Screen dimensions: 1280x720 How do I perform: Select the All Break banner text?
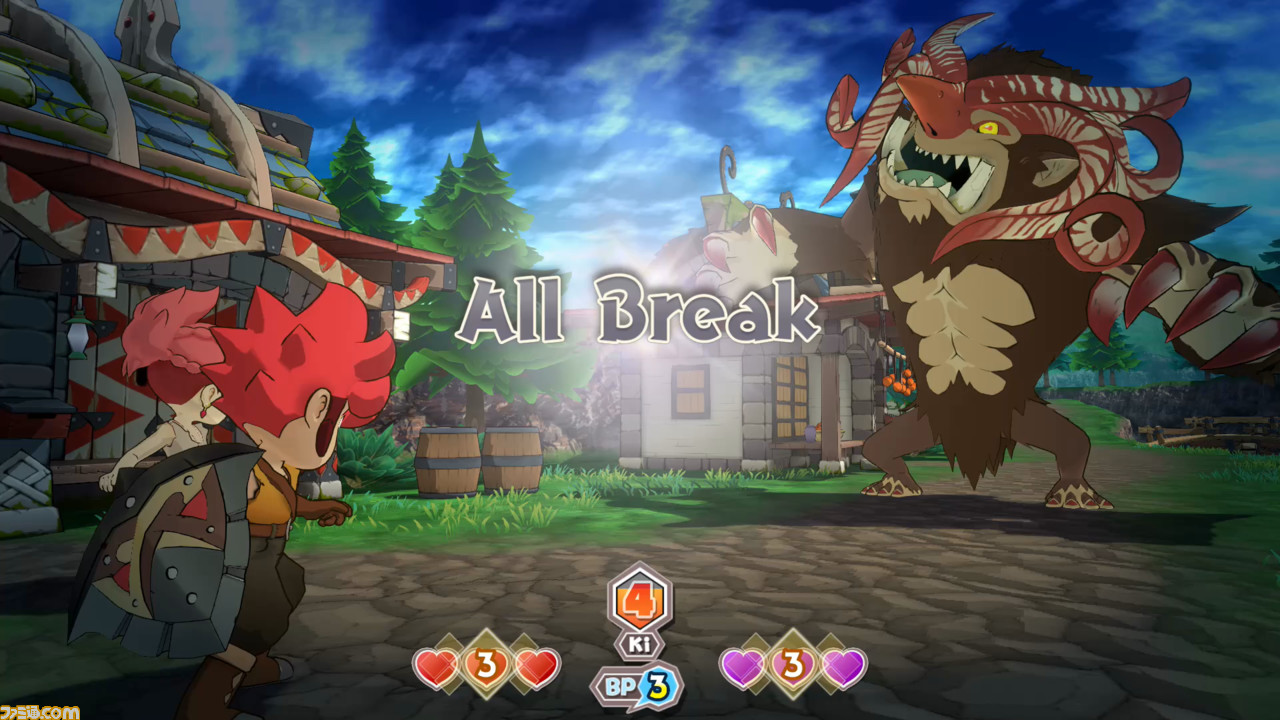coord(640,310)
